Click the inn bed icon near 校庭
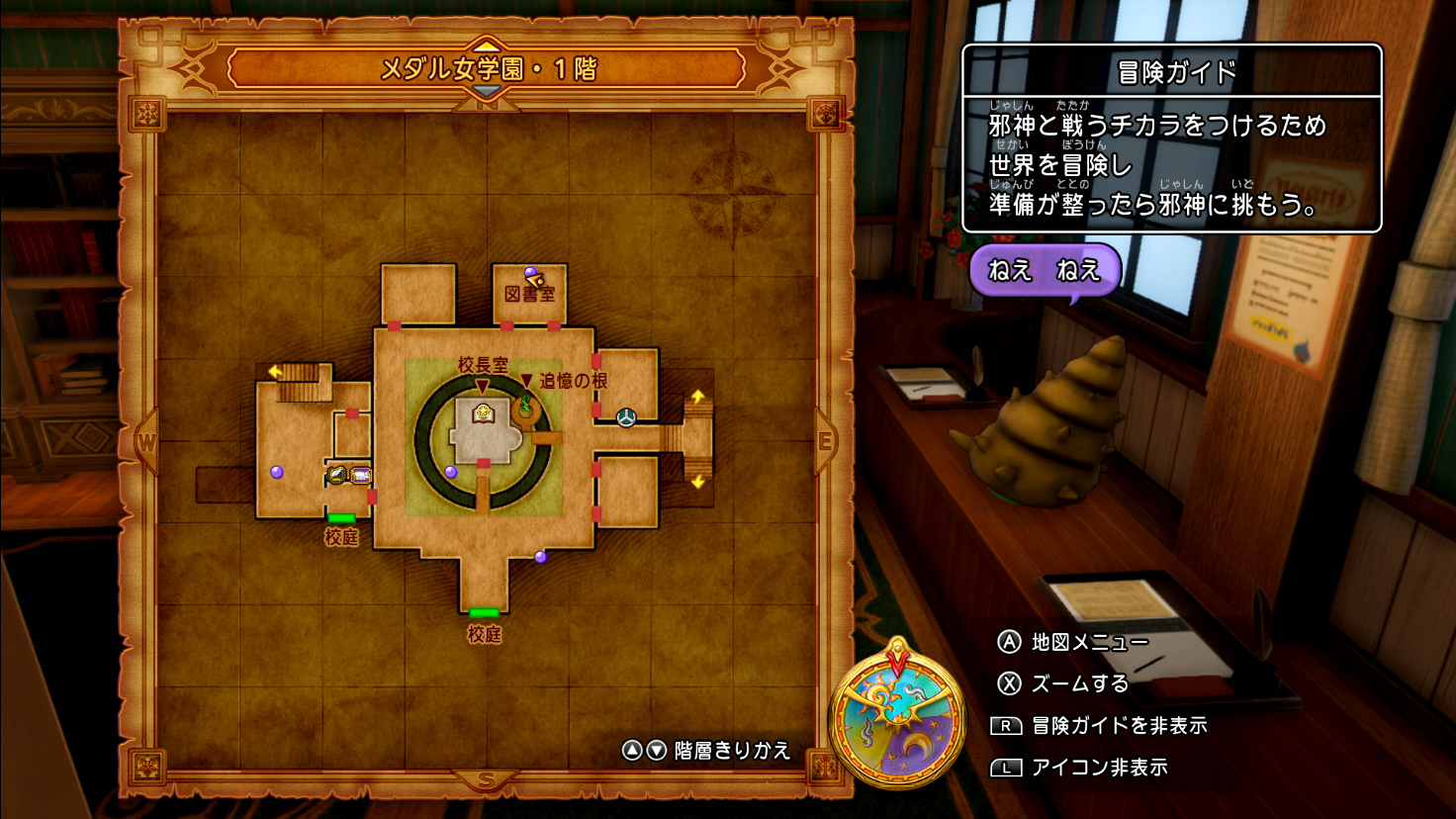 point(360,474)
